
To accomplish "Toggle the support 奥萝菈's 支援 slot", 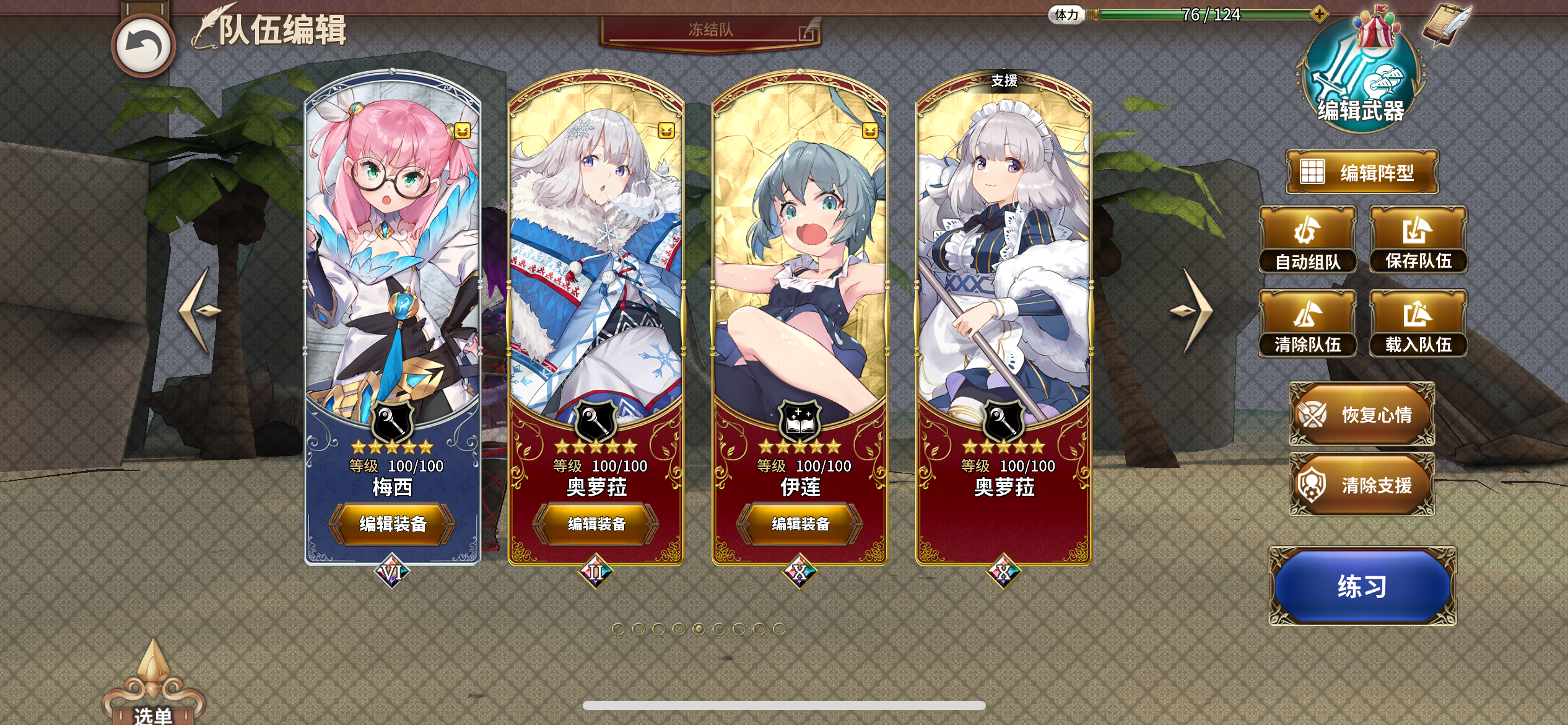I will pyautogui.click(x=1004, y=81).
